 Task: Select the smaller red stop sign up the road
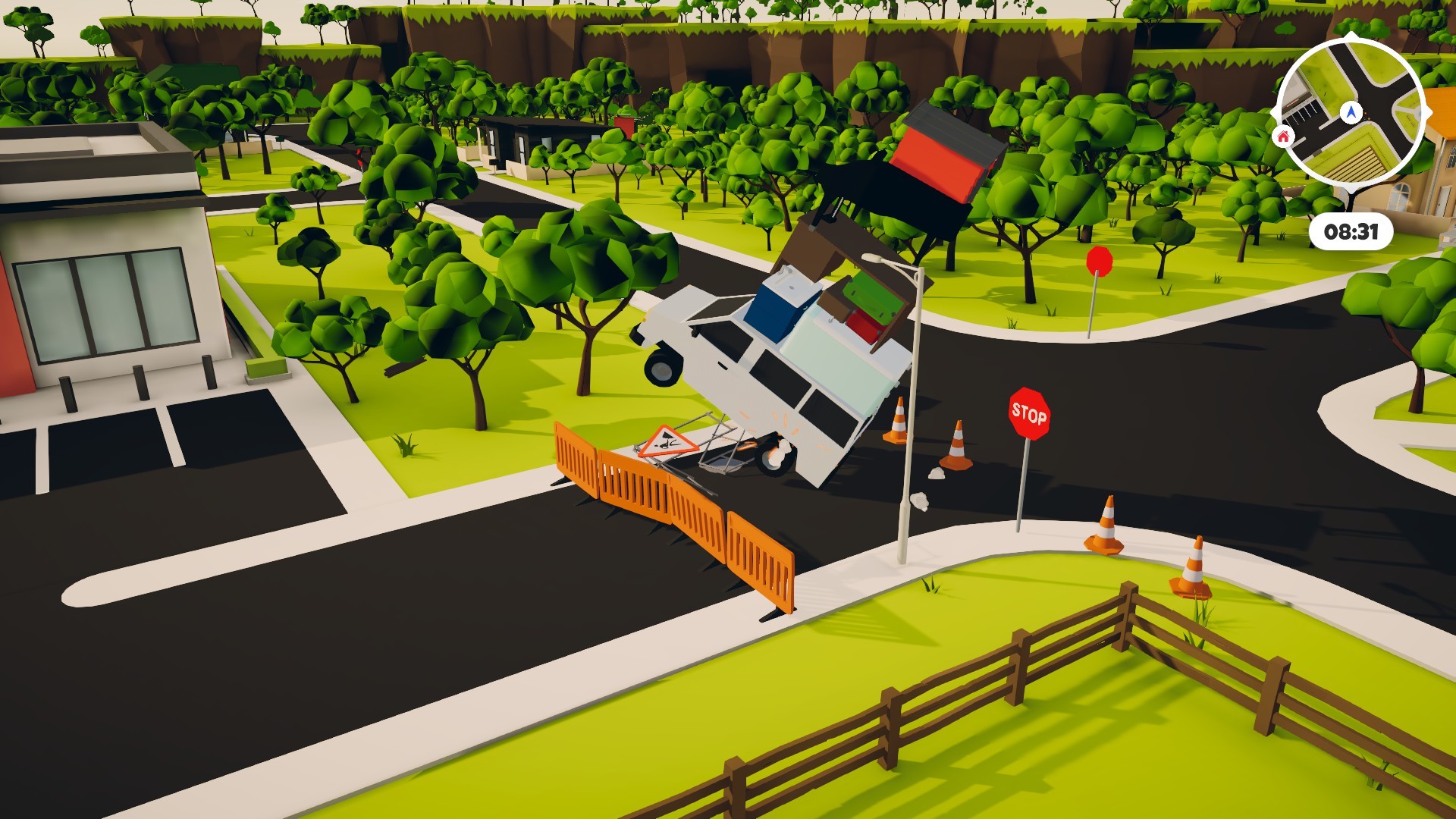pos(1099,262)
